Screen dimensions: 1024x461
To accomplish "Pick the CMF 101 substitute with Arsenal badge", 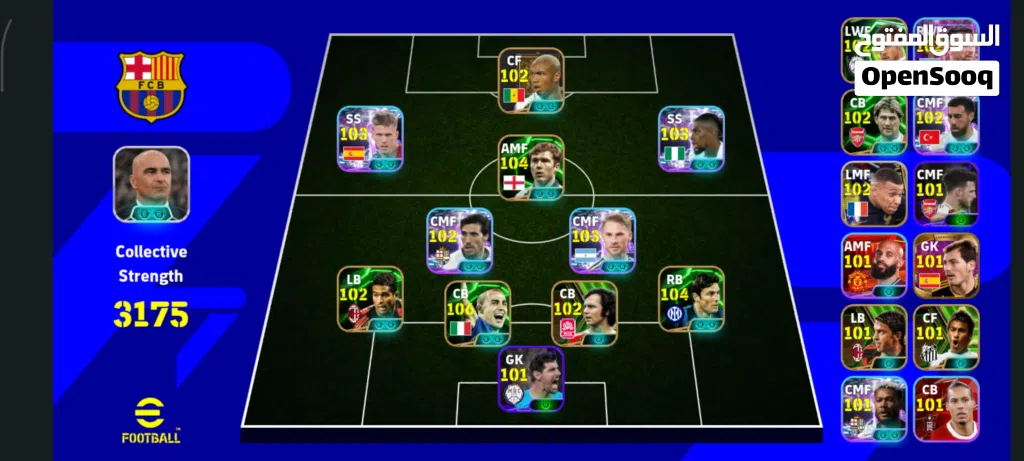I will click(x=946, y=194).
